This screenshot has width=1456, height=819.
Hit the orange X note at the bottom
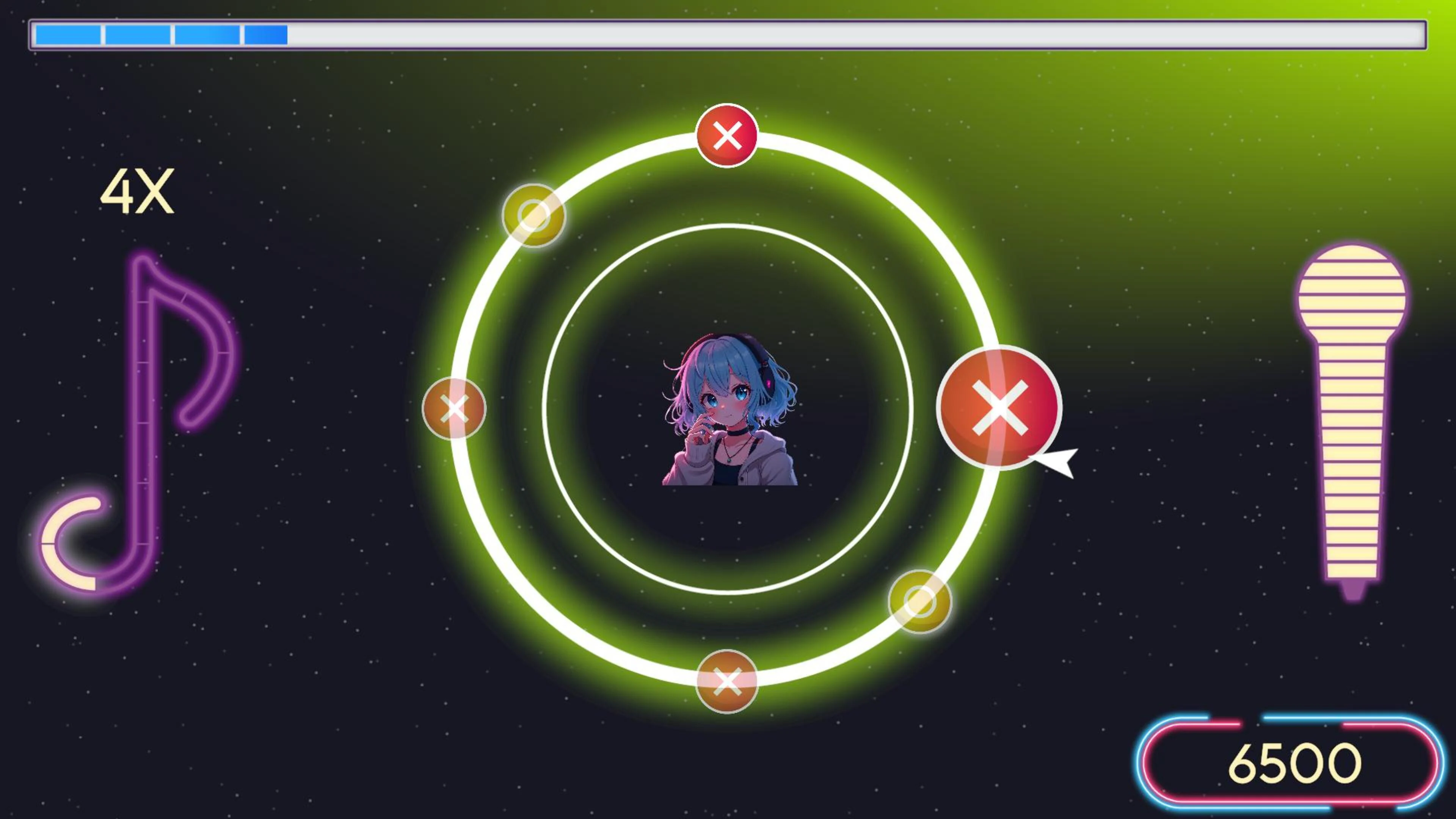tap(726, 682)
